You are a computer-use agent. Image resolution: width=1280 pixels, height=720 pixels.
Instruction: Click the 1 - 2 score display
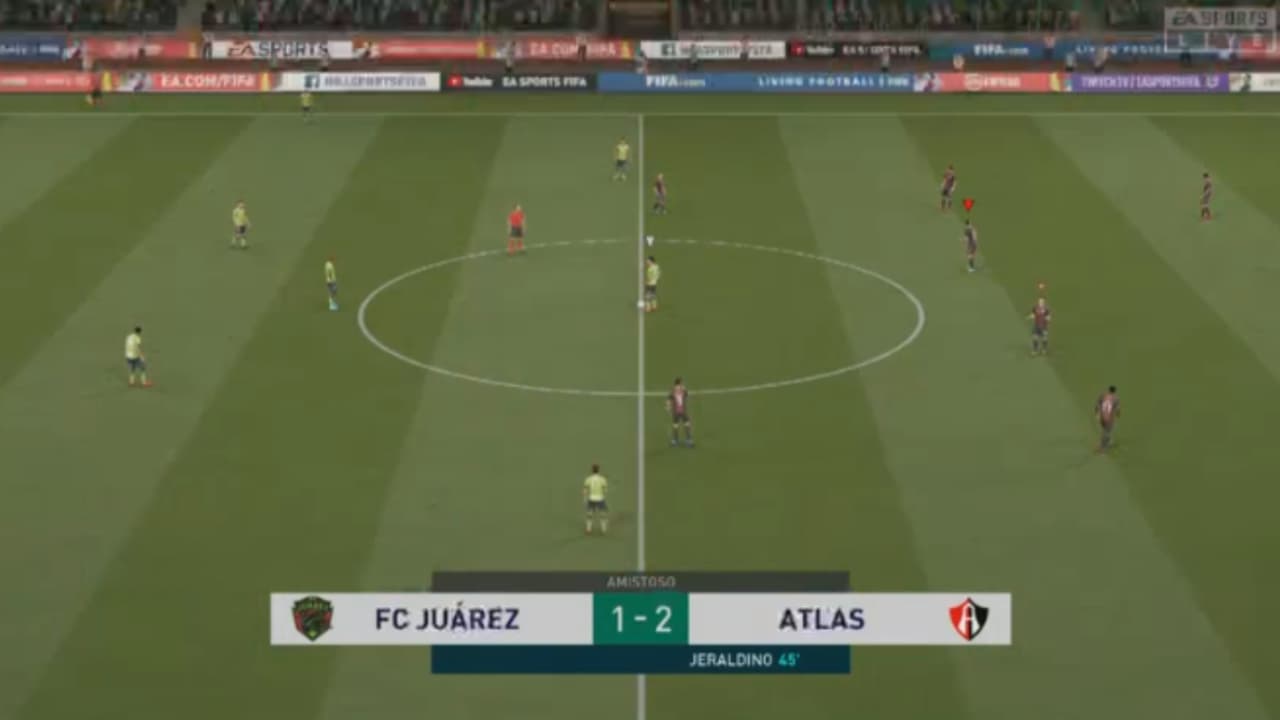(640, 619)
